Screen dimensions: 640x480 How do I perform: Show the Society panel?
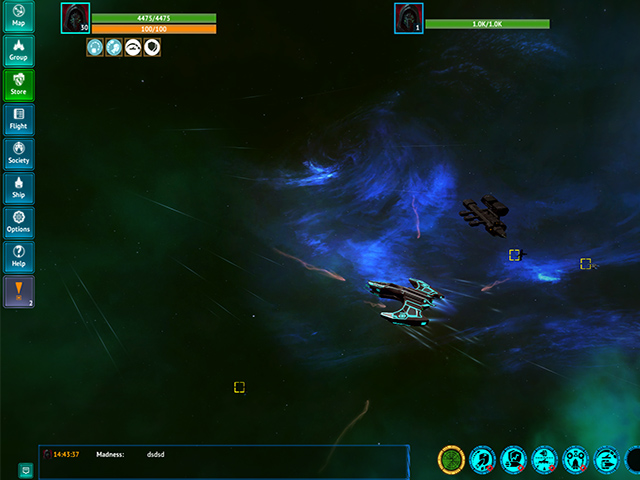(18, 153)
